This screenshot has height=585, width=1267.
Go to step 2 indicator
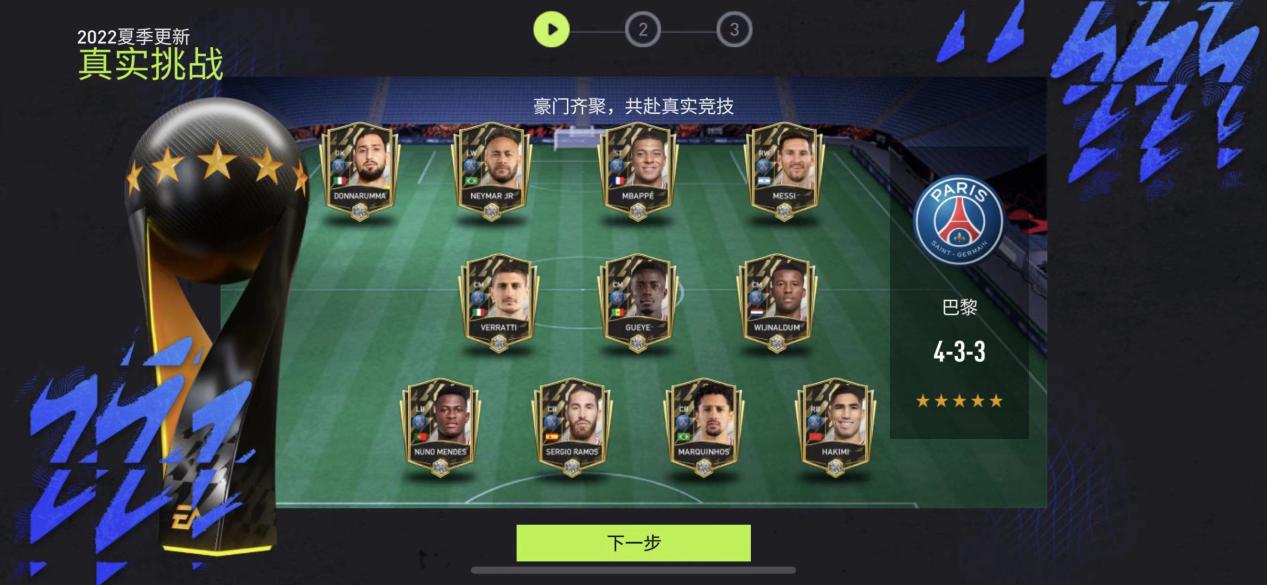coord(643,30)
